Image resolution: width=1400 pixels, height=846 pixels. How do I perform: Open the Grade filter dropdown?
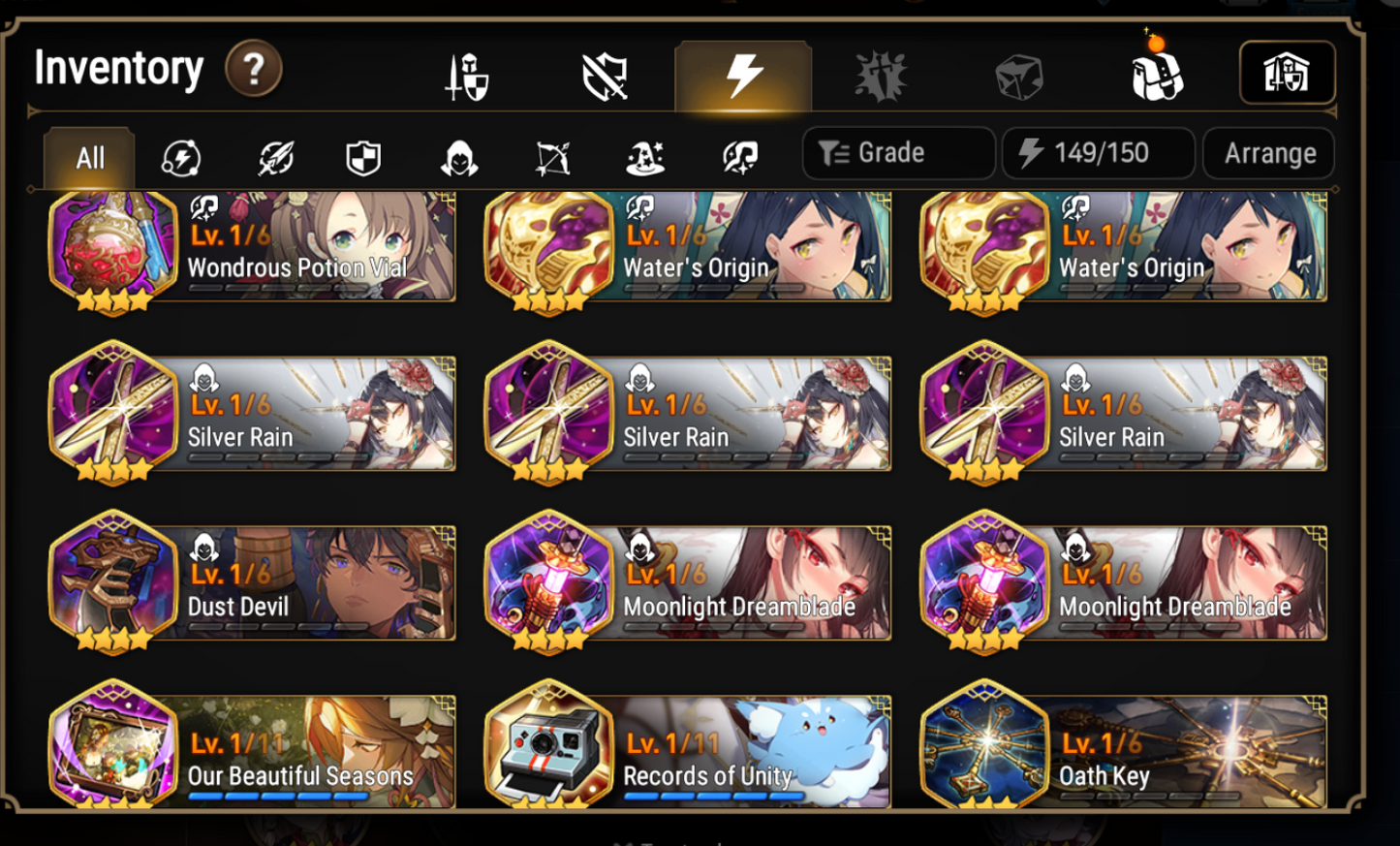[897, 153]
